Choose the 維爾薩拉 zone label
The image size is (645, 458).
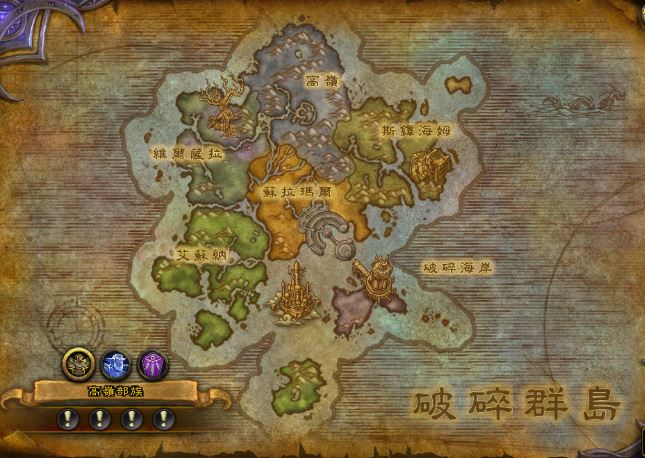coord(186,154)
